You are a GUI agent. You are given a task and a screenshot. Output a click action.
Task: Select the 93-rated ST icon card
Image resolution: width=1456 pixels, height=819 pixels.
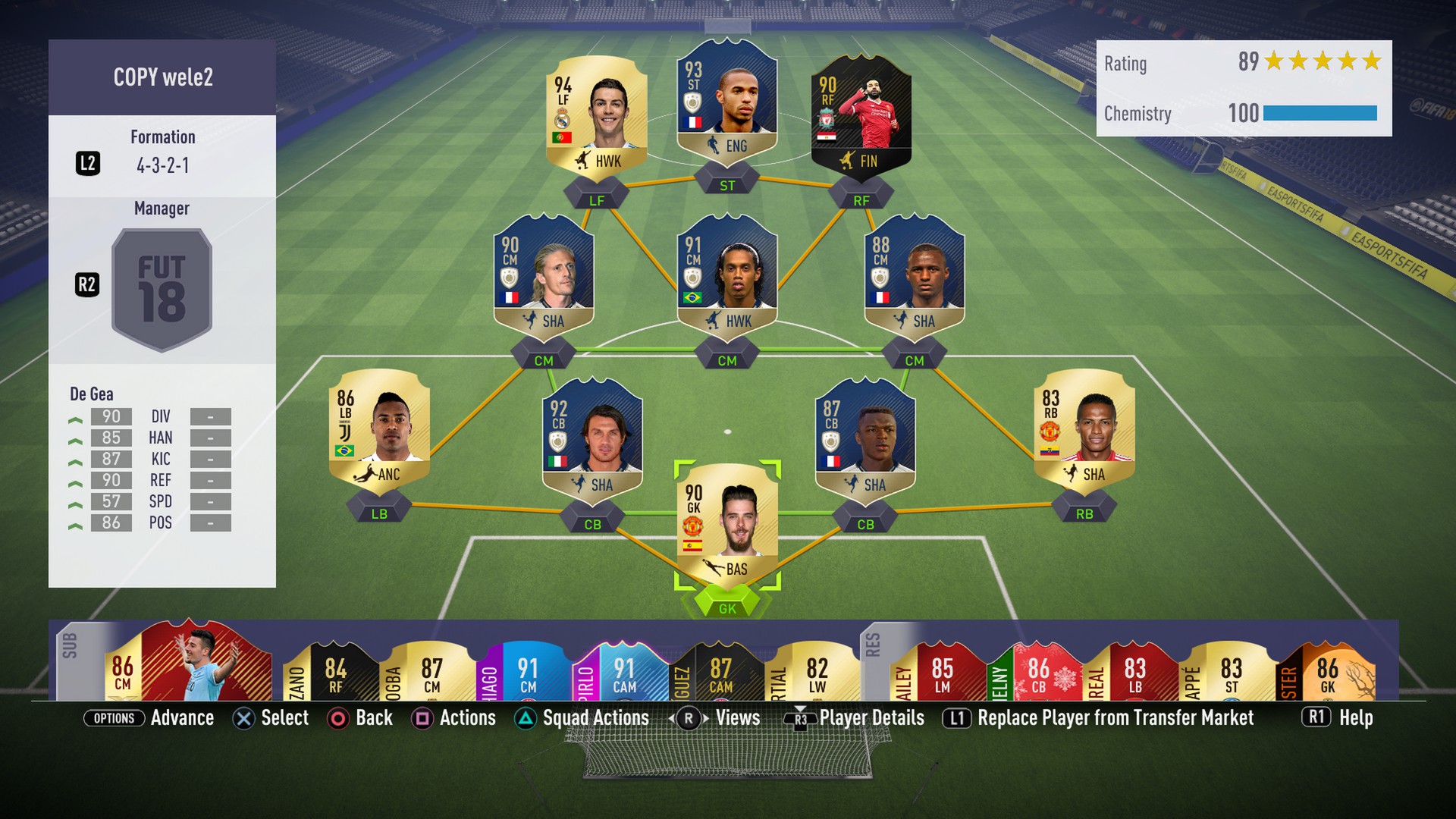click(726, 102)
